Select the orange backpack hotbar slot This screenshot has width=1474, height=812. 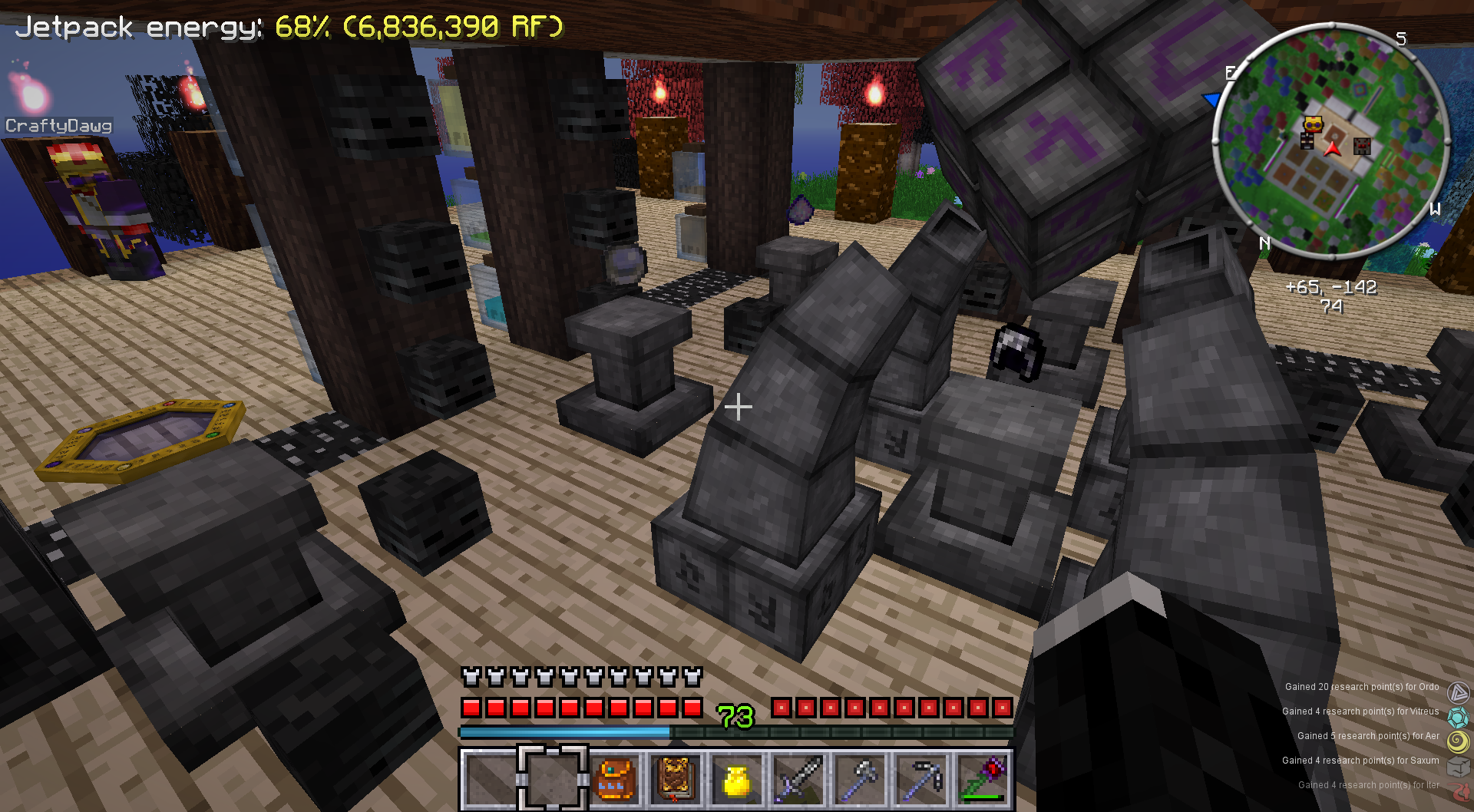click(x=613, y=779)
